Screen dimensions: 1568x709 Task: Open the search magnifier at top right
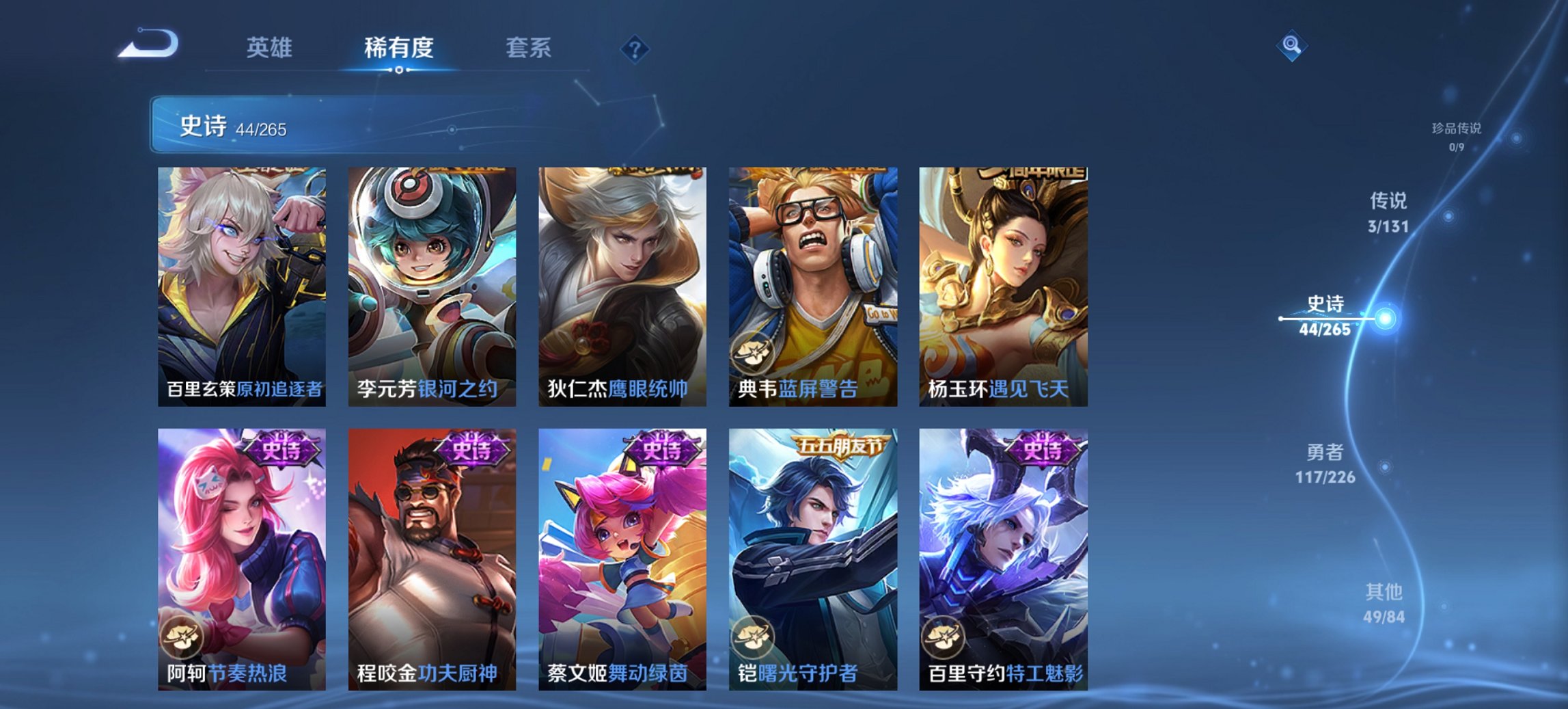pyautogui.click(x=1291, y=46)
